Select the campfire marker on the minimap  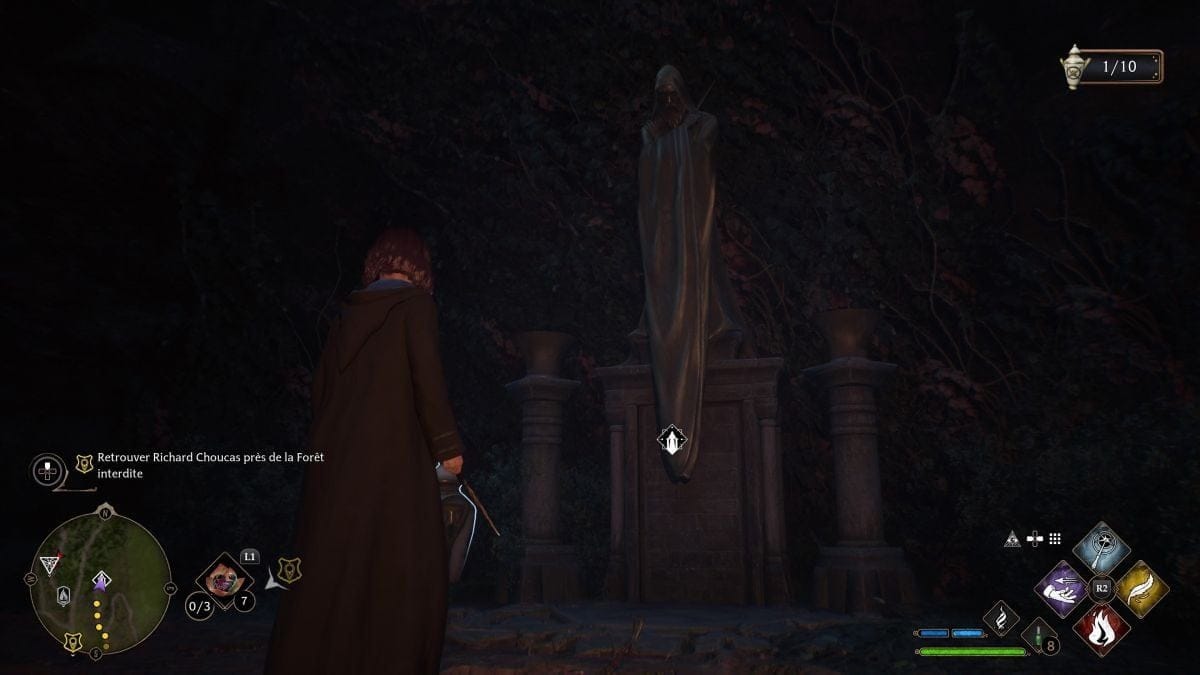coord(64,596)
